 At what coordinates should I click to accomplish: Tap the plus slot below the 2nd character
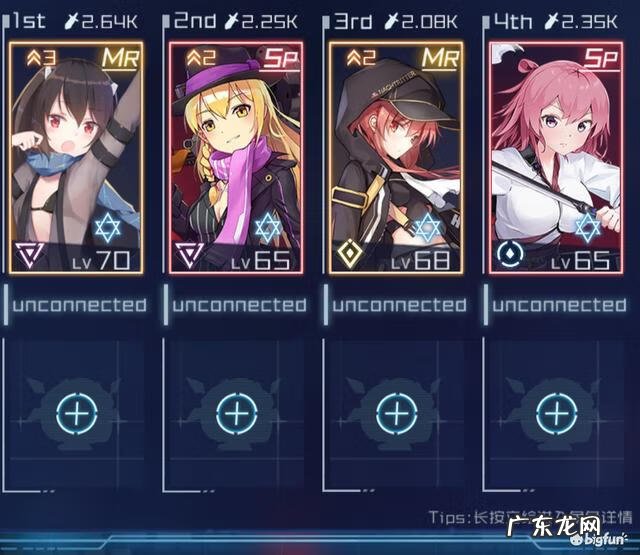[236, 412]
